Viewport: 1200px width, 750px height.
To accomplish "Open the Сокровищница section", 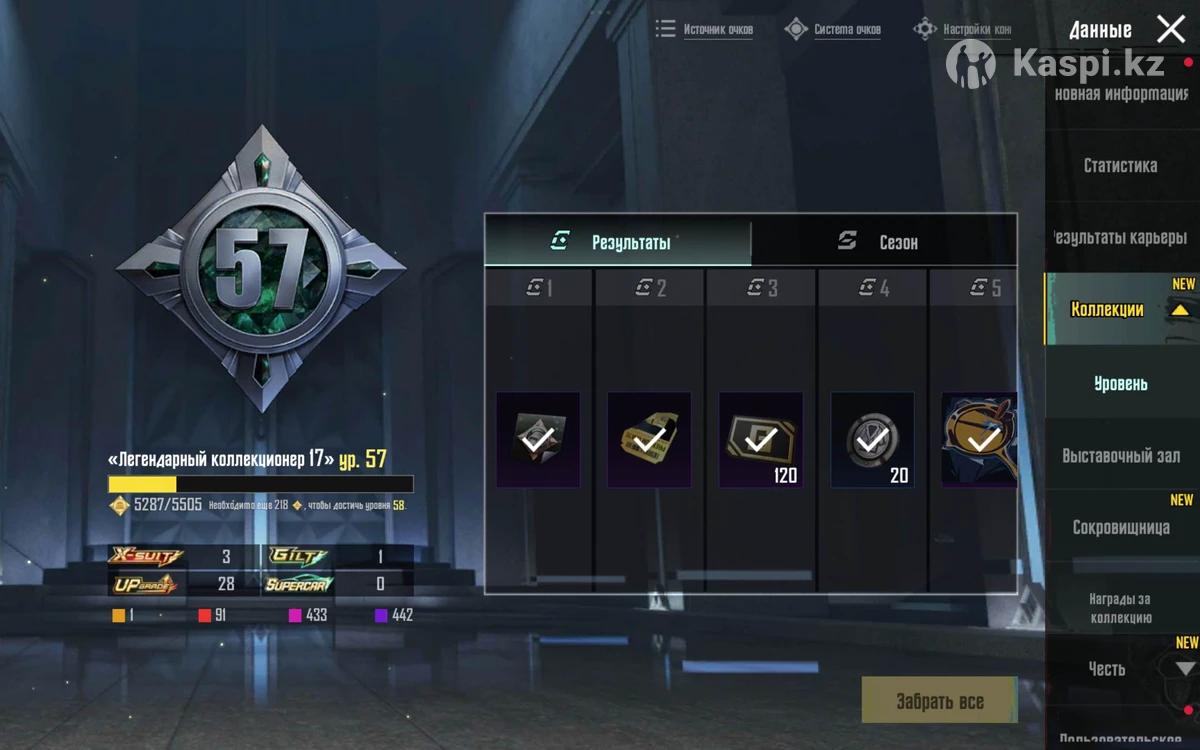I will click(x=1120, y=527).
